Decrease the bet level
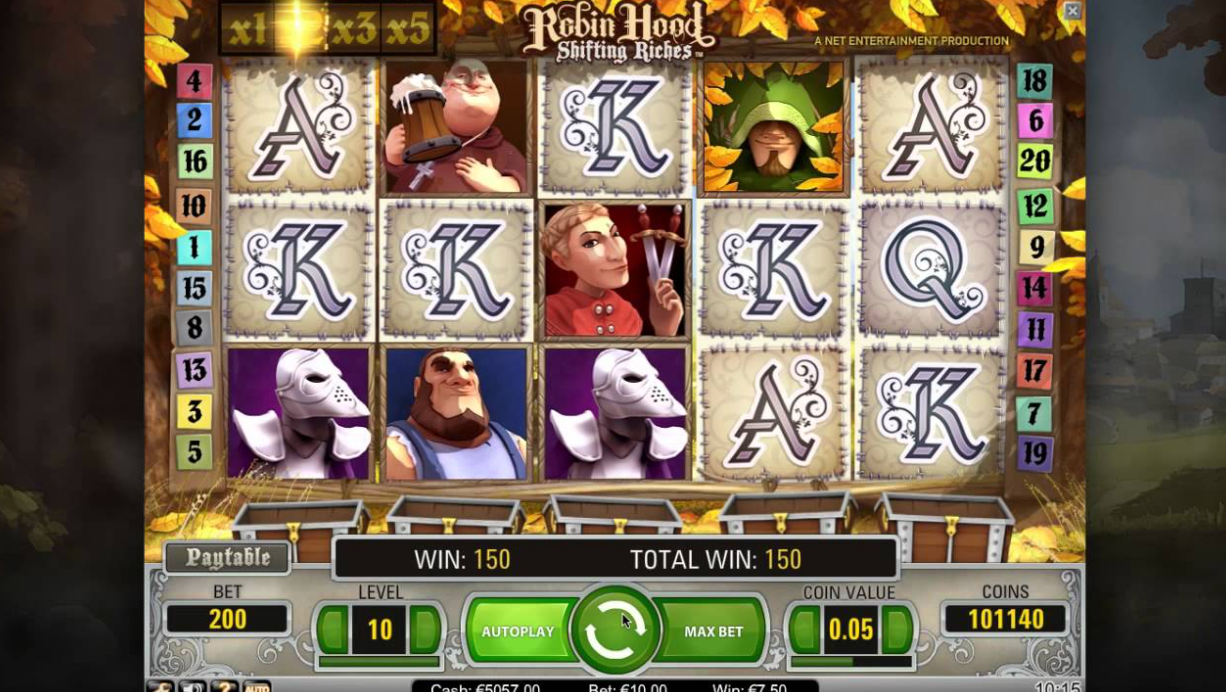1226x692 pixels. click(331, 630)
